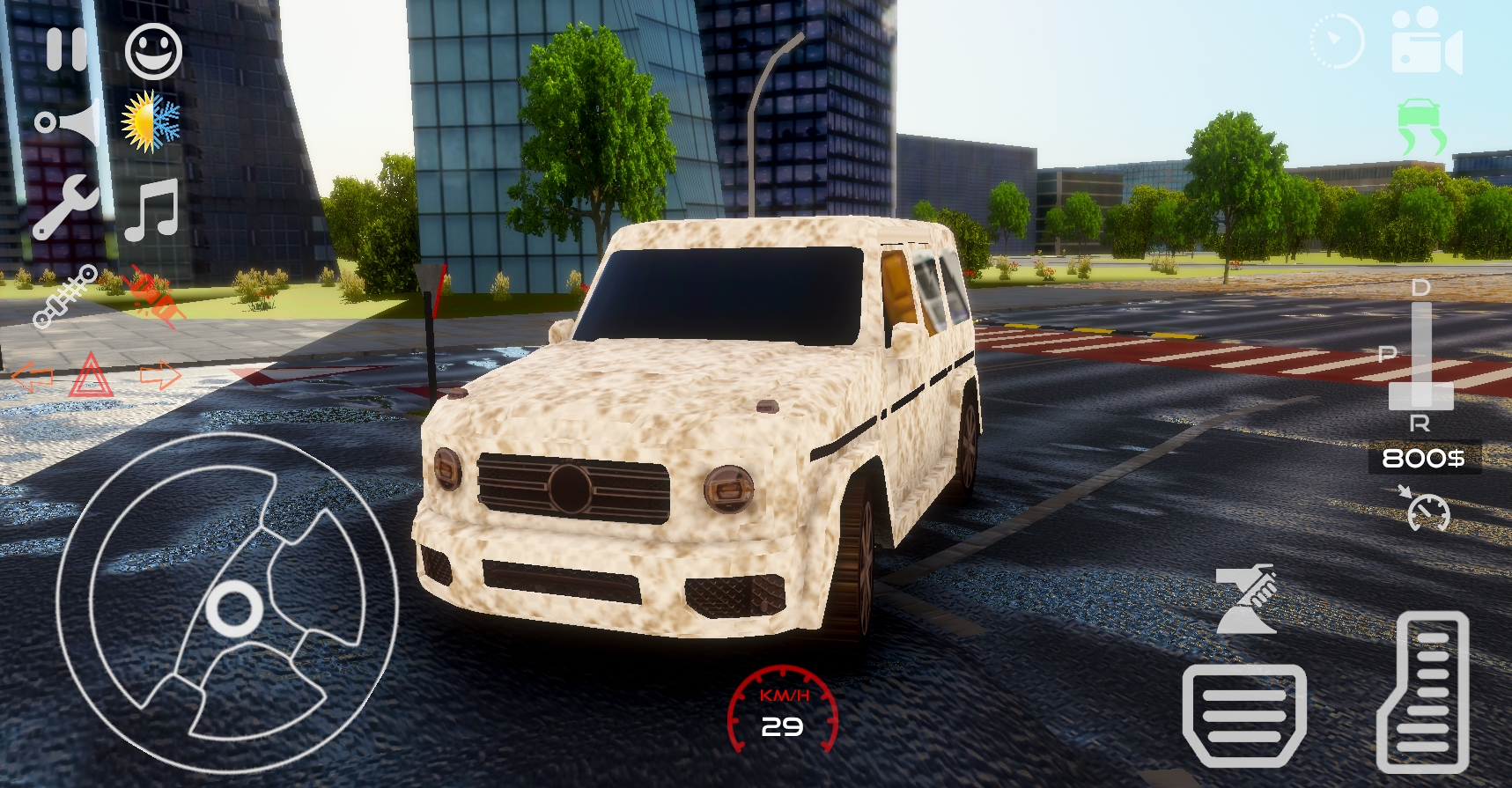1512x788 pixels.
Task: Activate the left turn signal arrow
Action: click(x=33, y=377)
